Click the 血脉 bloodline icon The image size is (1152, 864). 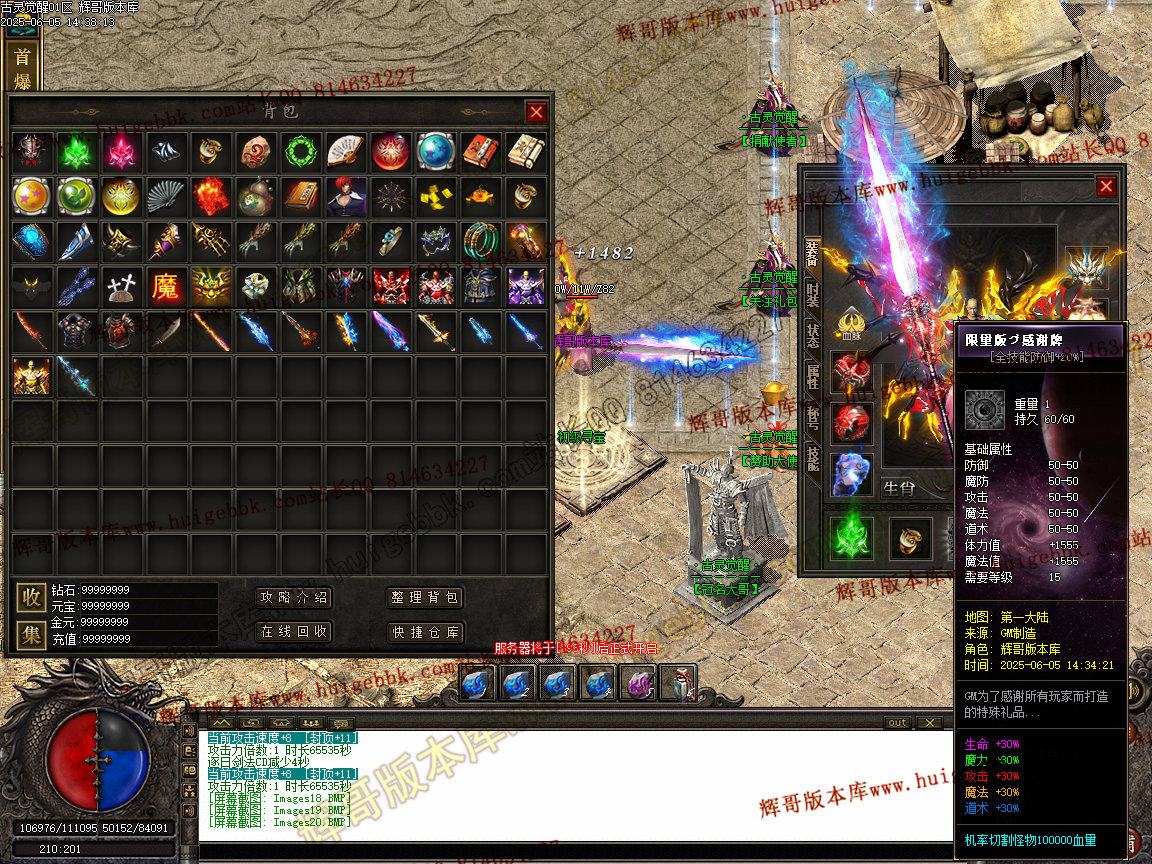pyautogui.click(x=852, y=324)
